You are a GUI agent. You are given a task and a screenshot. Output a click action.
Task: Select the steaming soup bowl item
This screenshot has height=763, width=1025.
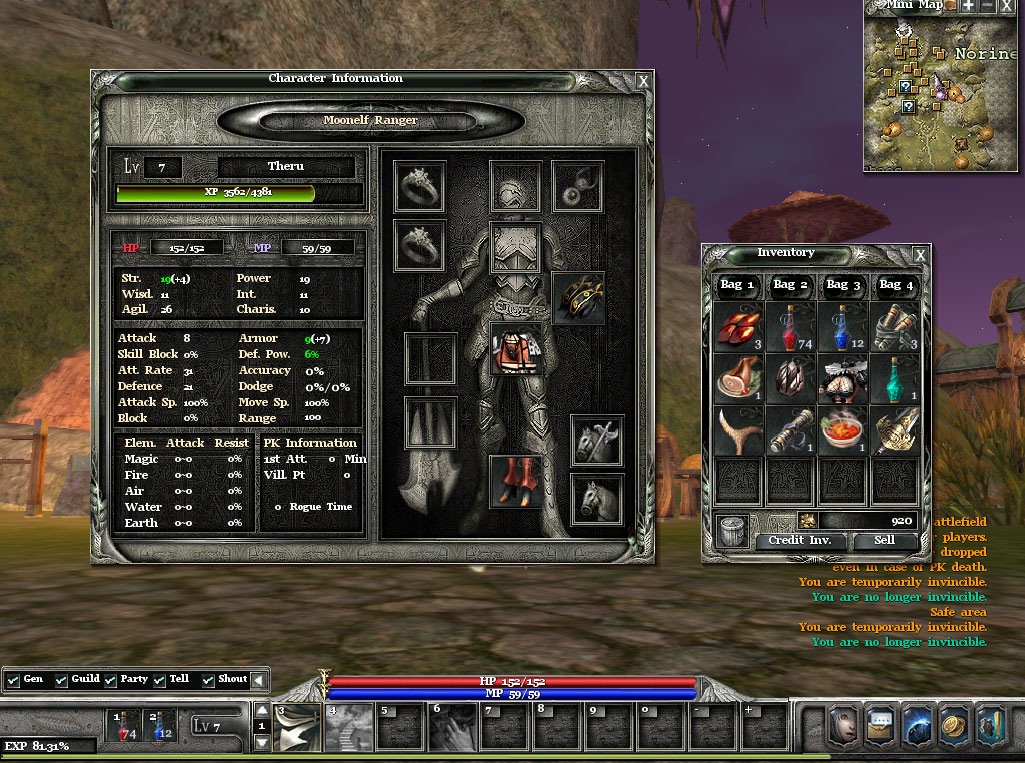coord(843,431)
